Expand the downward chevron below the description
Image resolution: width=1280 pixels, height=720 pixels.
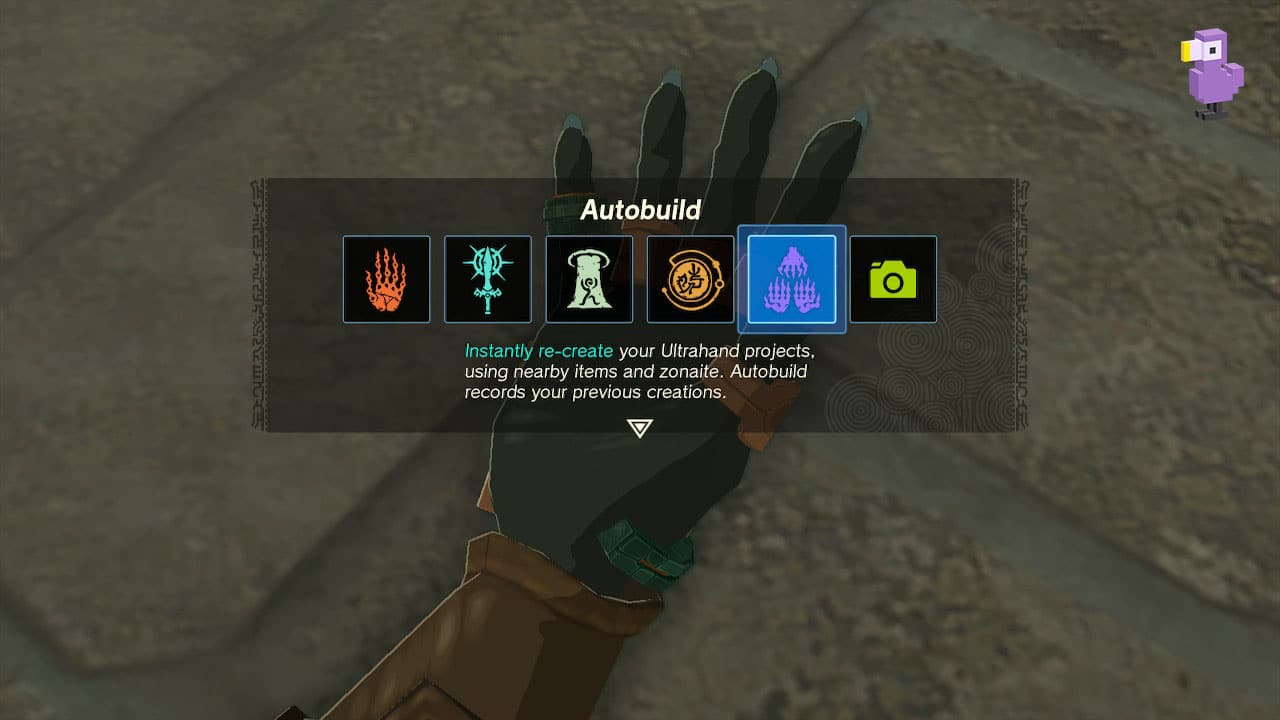[x=640, y=426]
